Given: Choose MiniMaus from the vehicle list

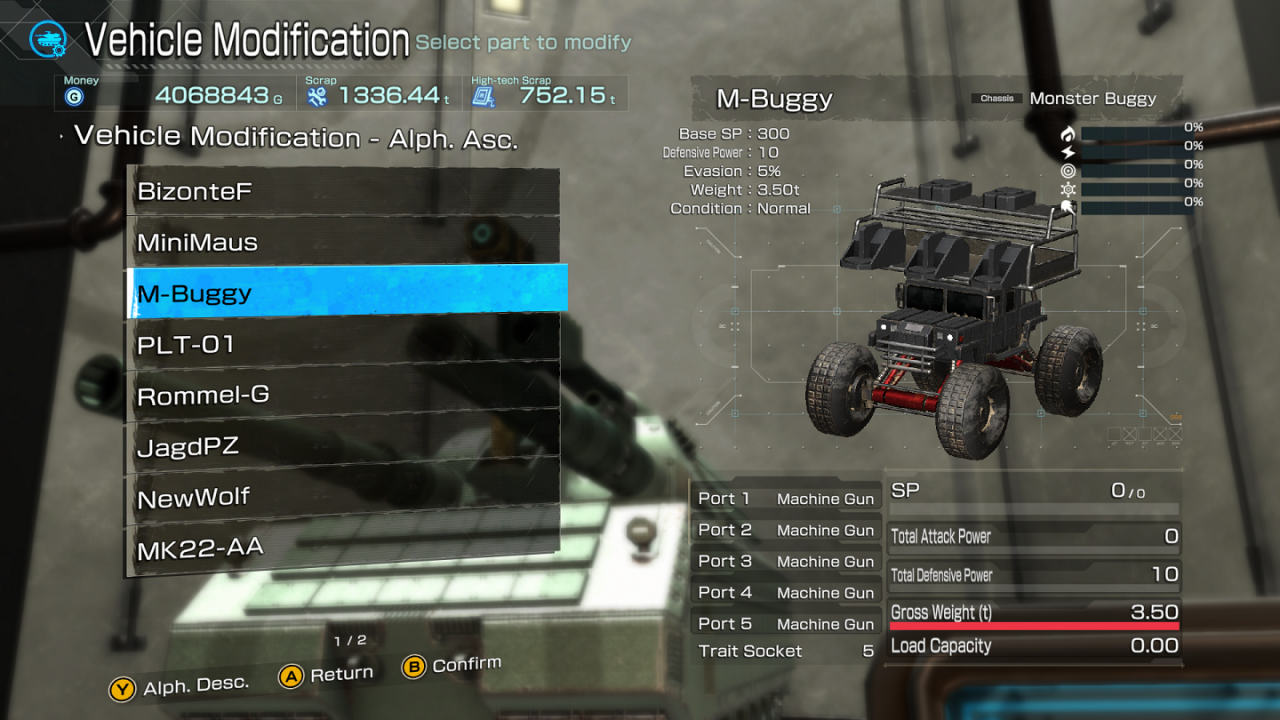Looking at the screenshot, I should [345, 242].
